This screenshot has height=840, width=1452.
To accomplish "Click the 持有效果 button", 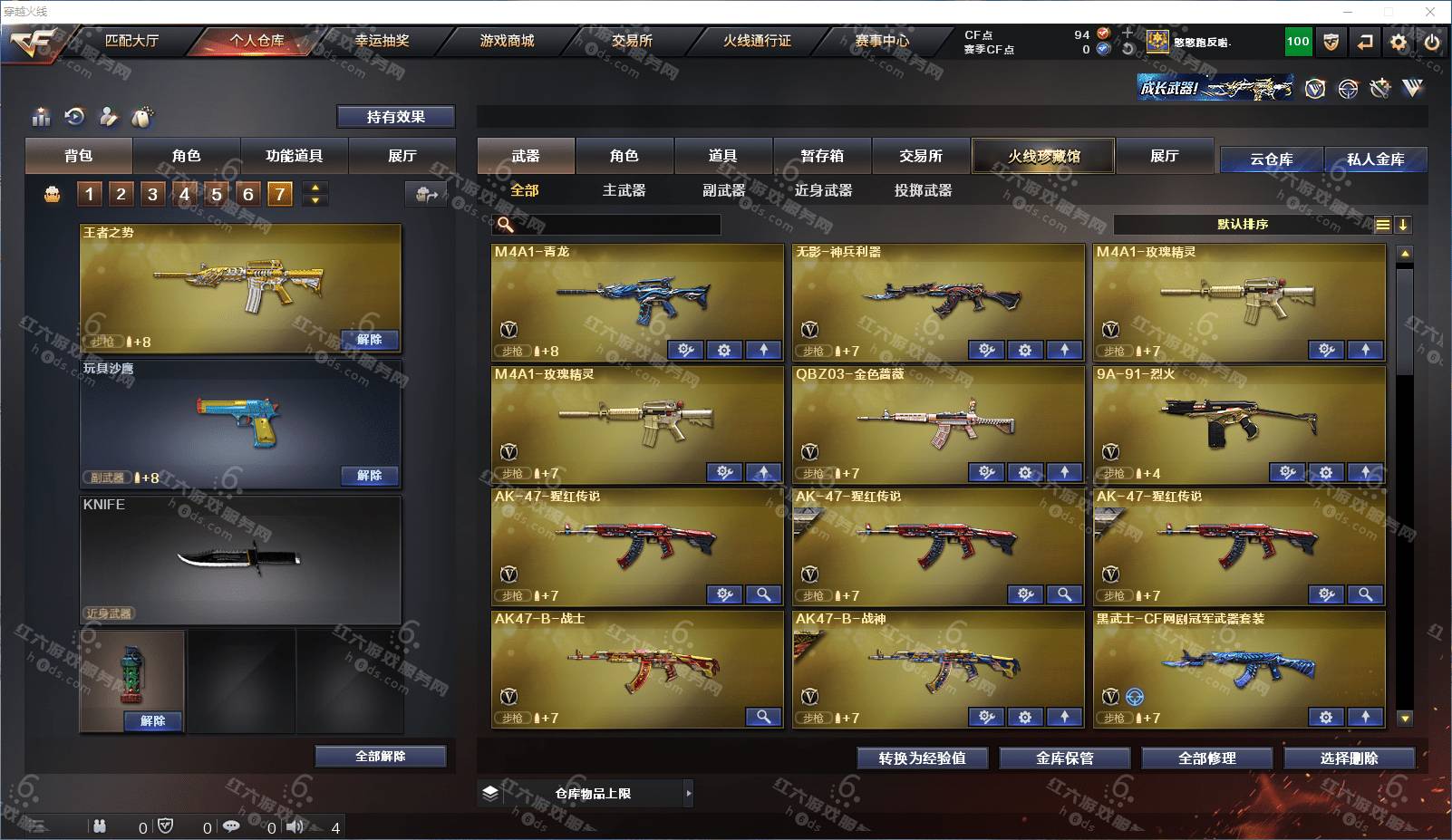I will pyautogui.click(x=395, y=117).
